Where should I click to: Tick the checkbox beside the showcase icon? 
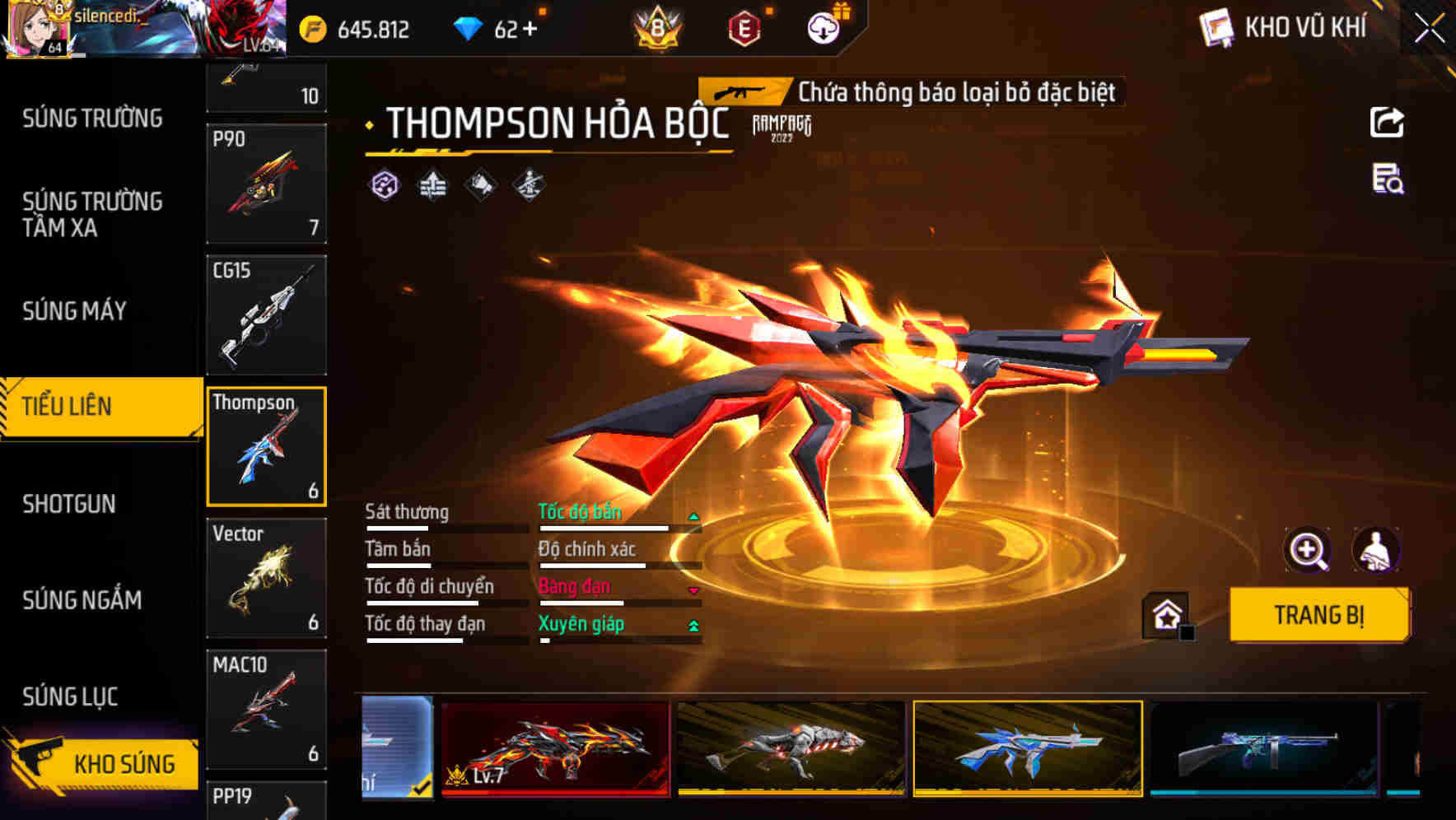[x=1188, y=632]
